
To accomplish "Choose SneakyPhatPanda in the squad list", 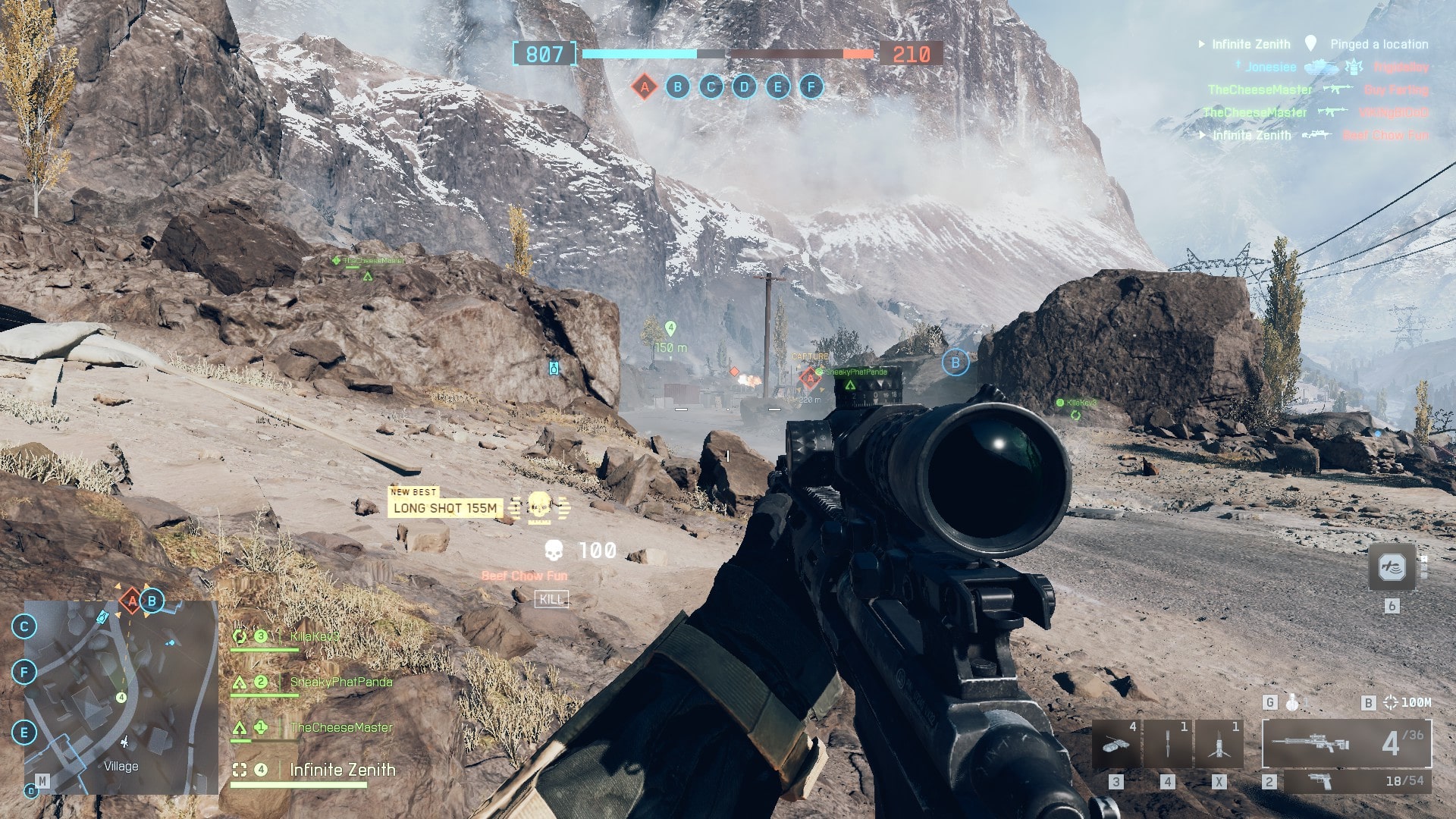I will click(340, 682).
